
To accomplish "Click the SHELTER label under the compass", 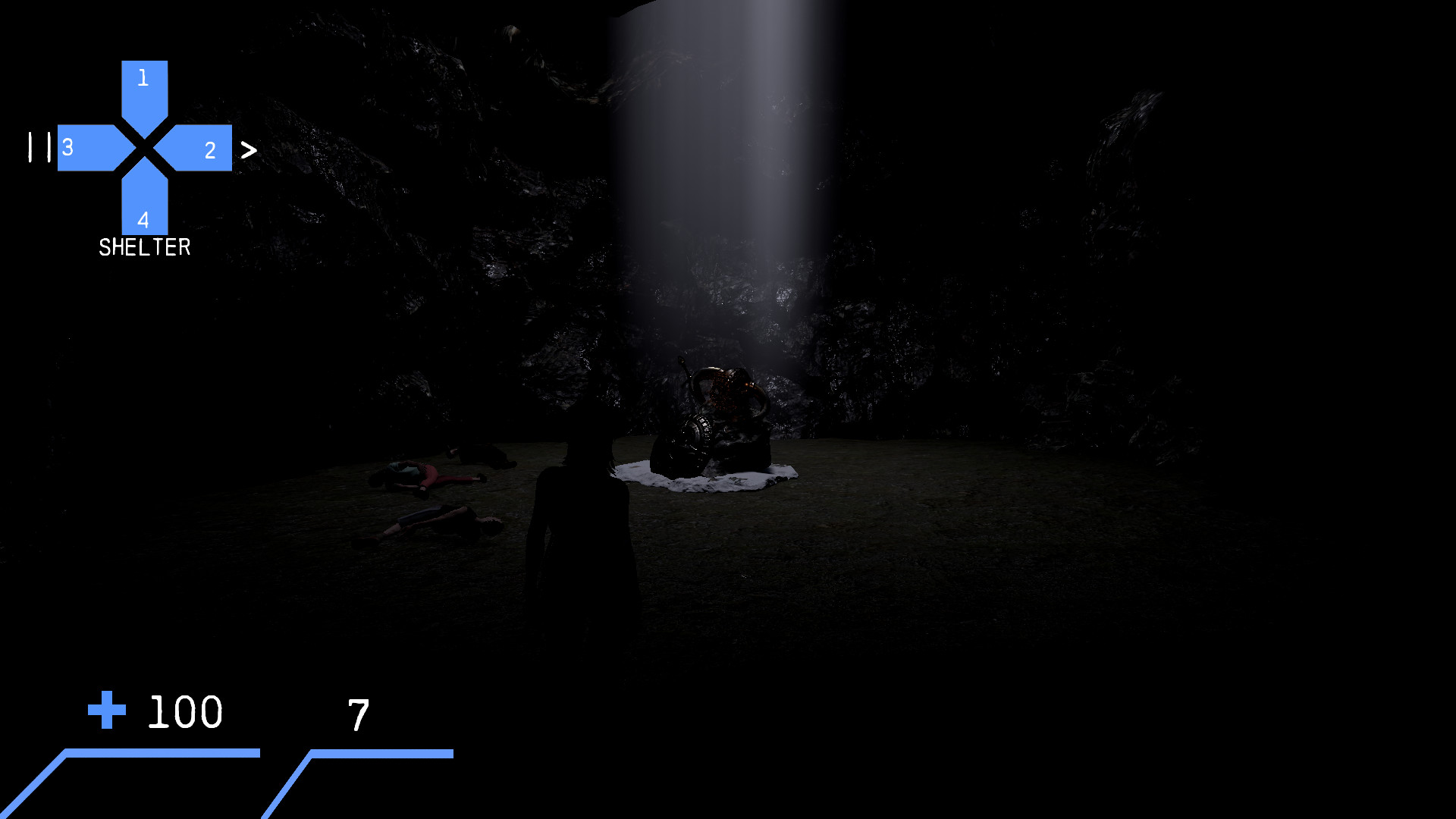I will click(144, 246).
